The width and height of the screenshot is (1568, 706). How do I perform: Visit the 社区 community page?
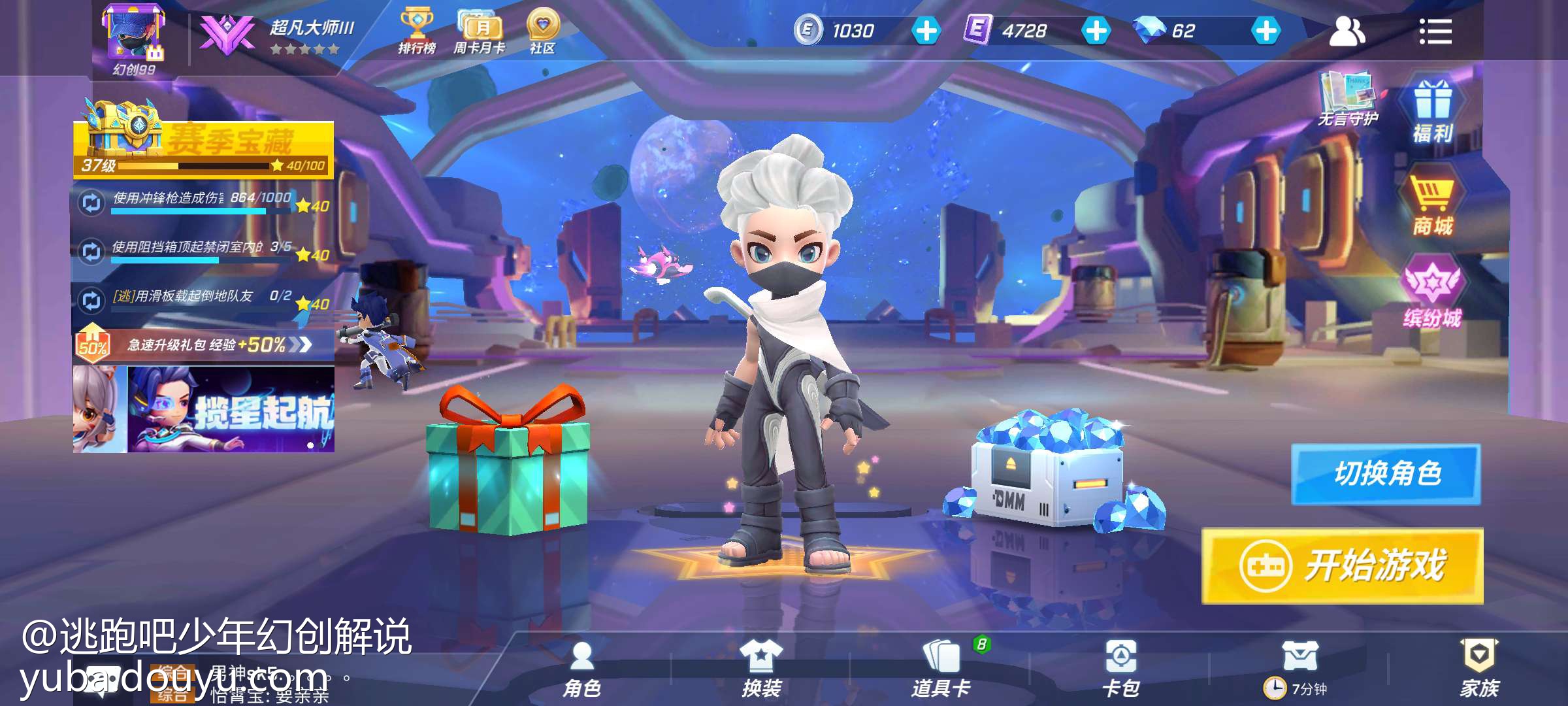(542, 31)
